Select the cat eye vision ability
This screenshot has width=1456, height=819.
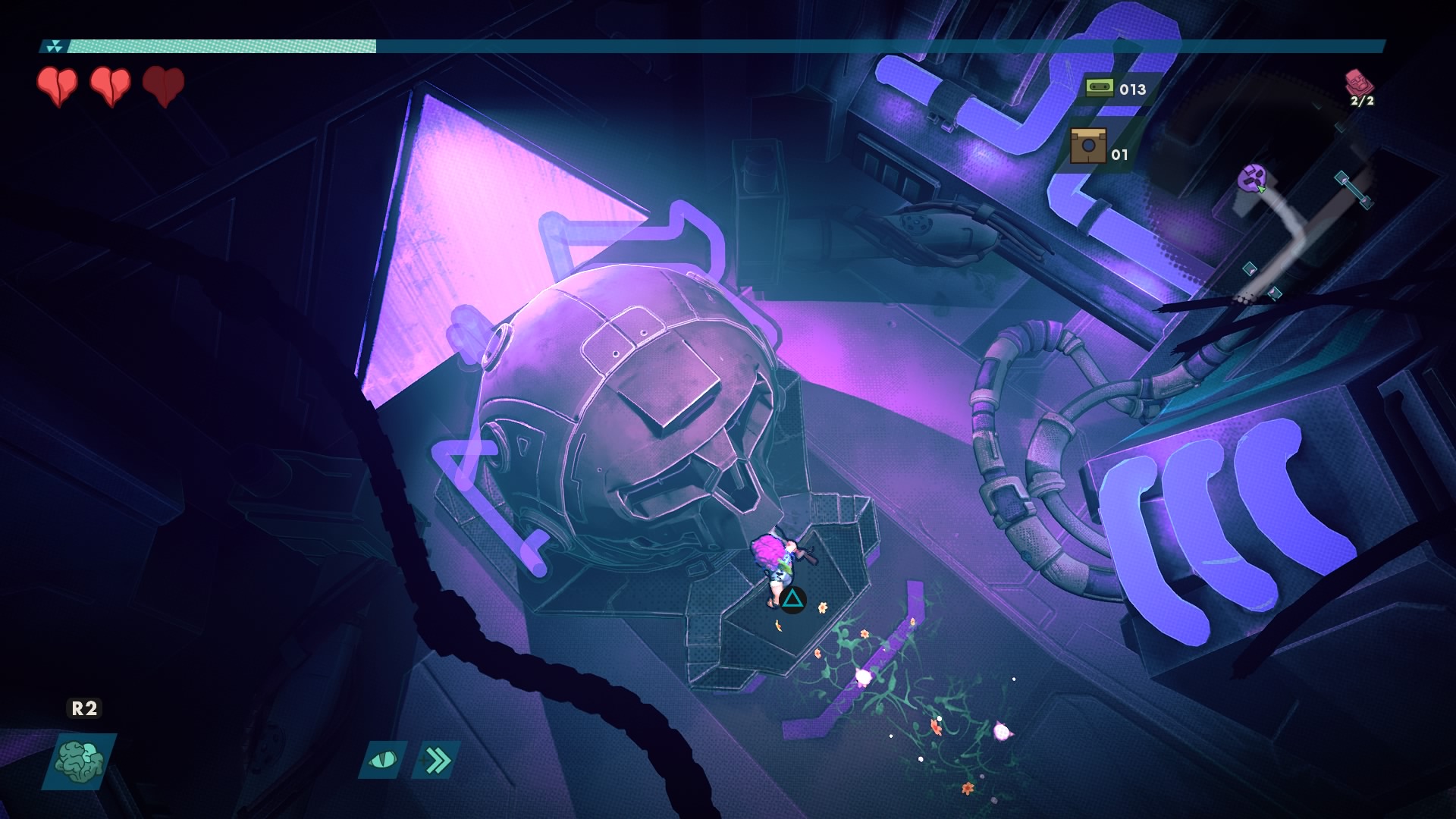[x=383, y=759]
